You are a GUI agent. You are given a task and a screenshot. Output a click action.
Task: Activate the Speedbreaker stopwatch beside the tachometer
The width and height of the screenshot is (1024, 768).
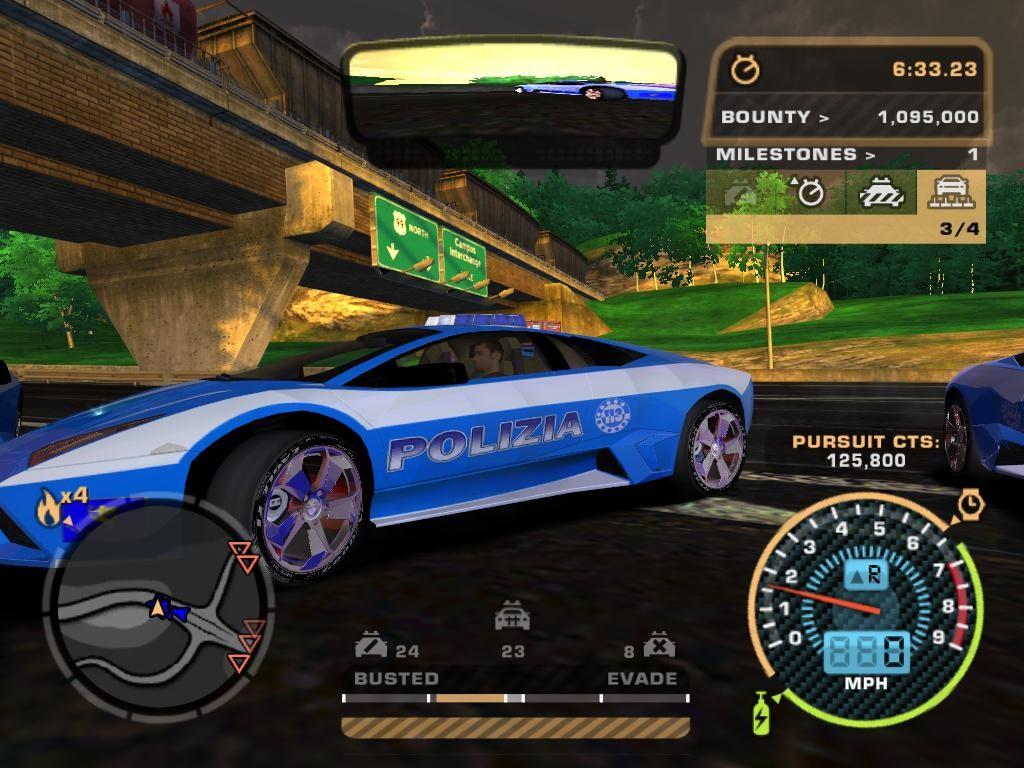(970, 504)
